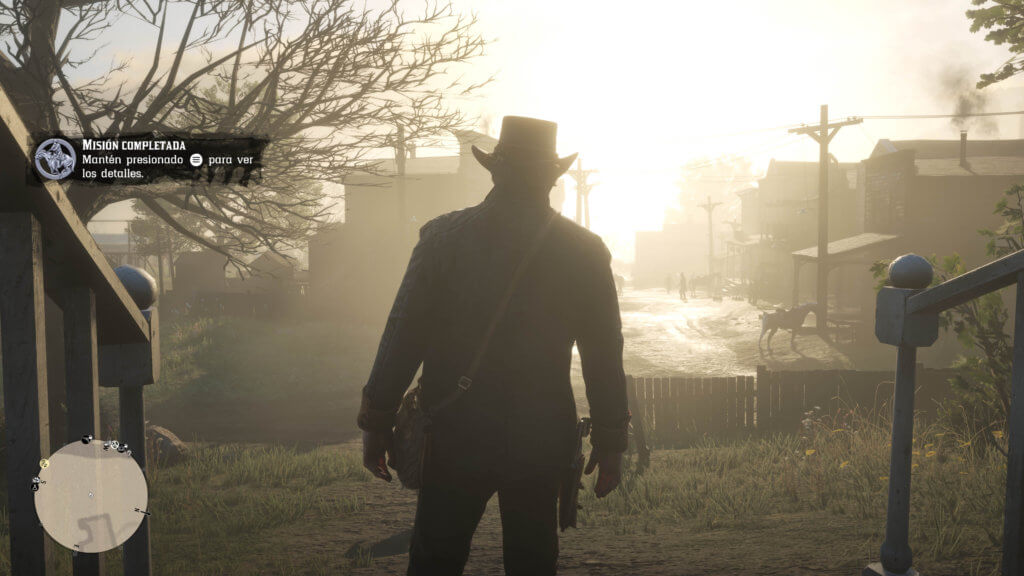Select the mission medallion icon
Viewport: 1024px width, 576px height.
click(x=56, y=160)
